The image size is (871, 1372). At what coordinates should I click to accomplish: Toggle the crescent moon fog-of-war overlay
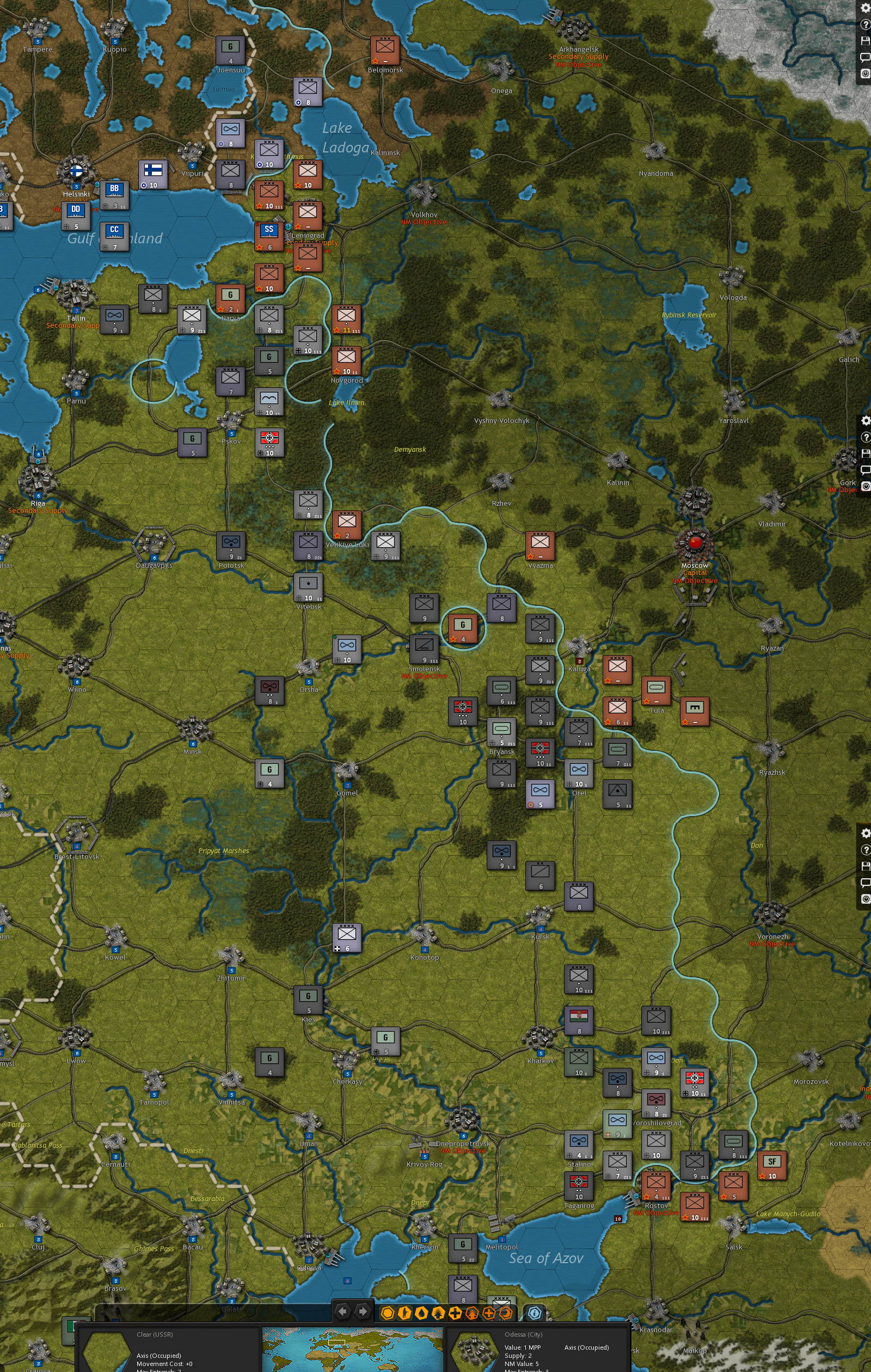(x=505, y=1311)
